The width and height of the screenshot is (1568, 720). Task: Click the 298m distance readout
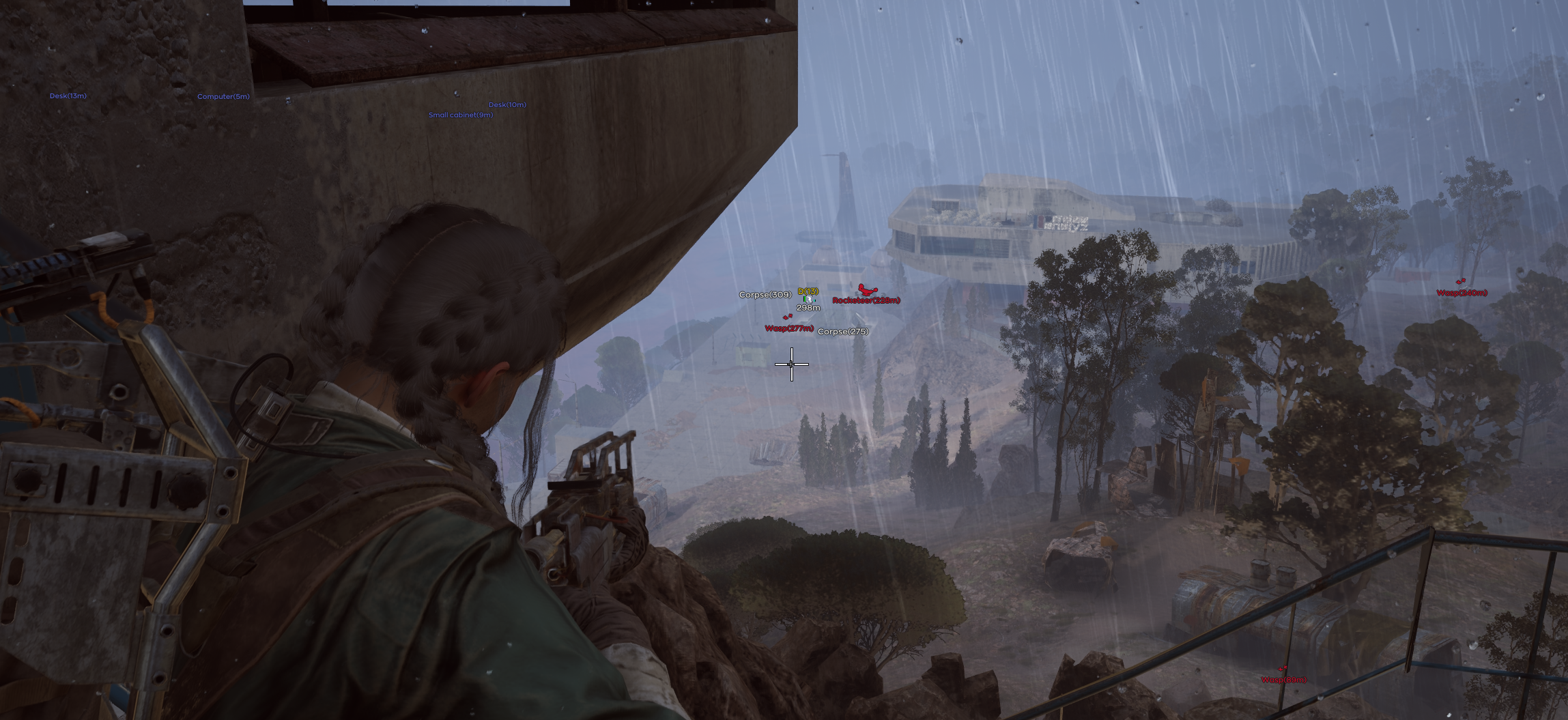(808, 308)
